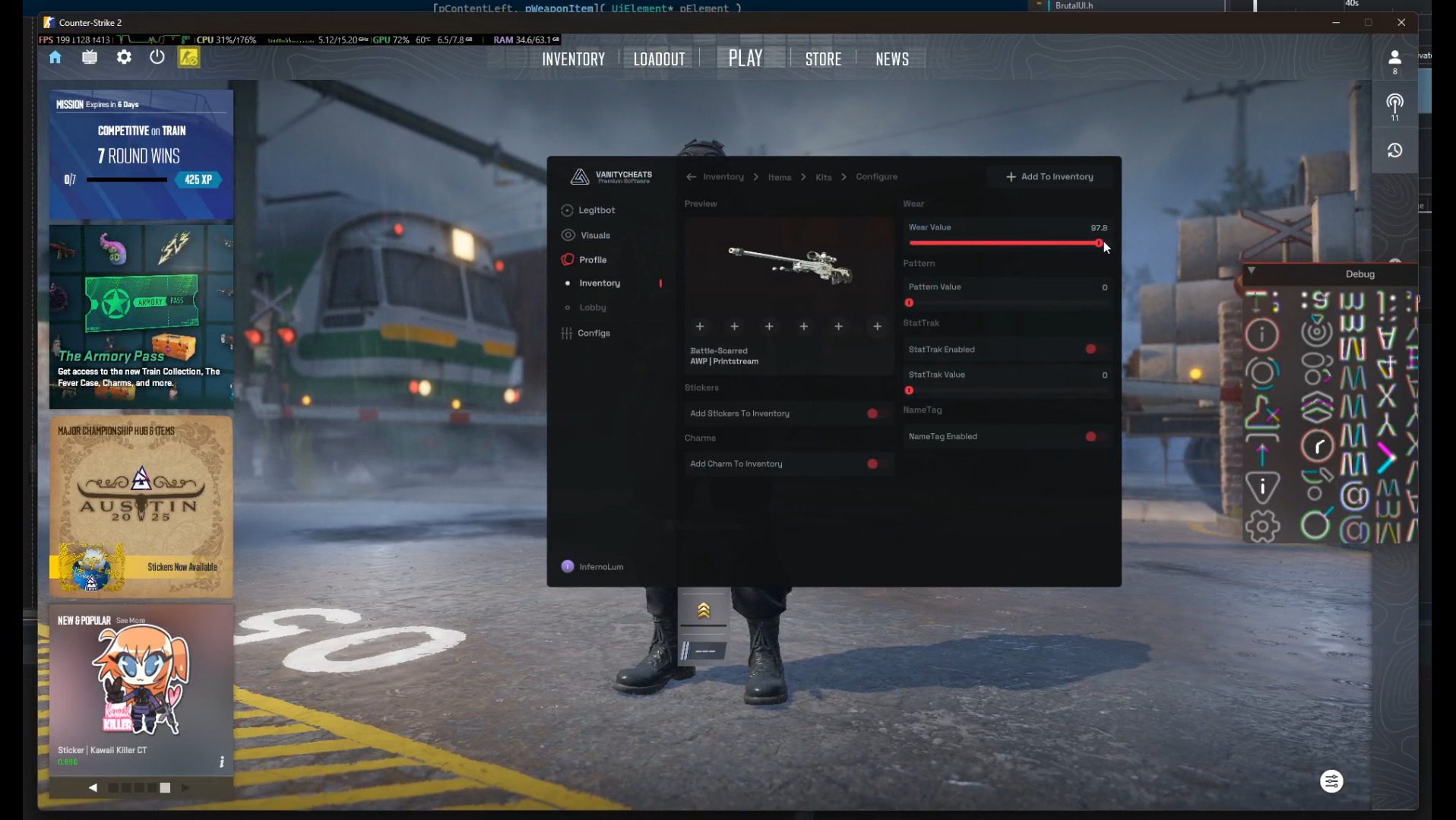Image resolution: width=1456 pixels, height=820 pixels.
Task: Open the Configs section
Action: coord(593,334)
